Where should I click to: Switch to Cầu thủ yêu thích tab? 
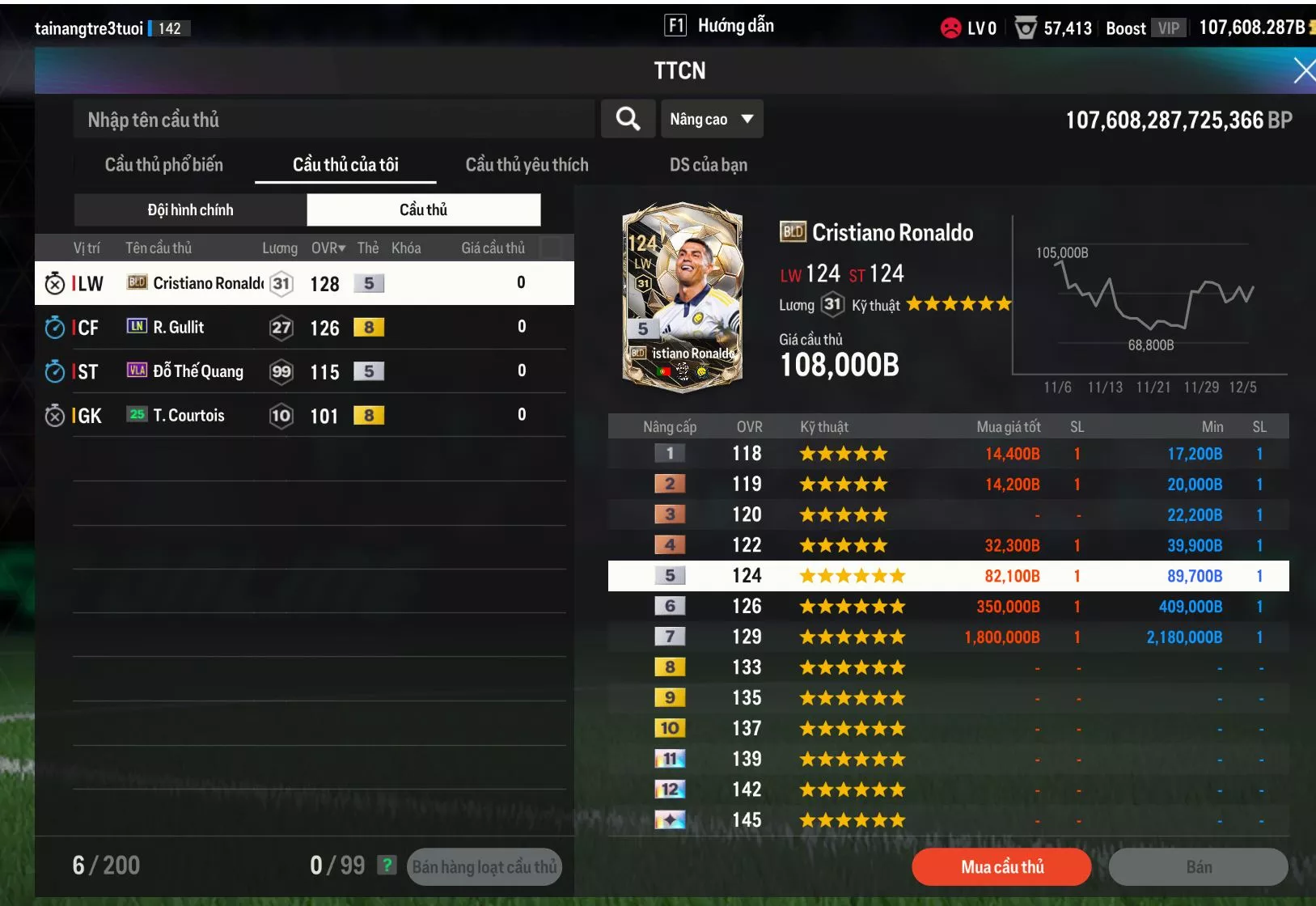tap(527, 165)
